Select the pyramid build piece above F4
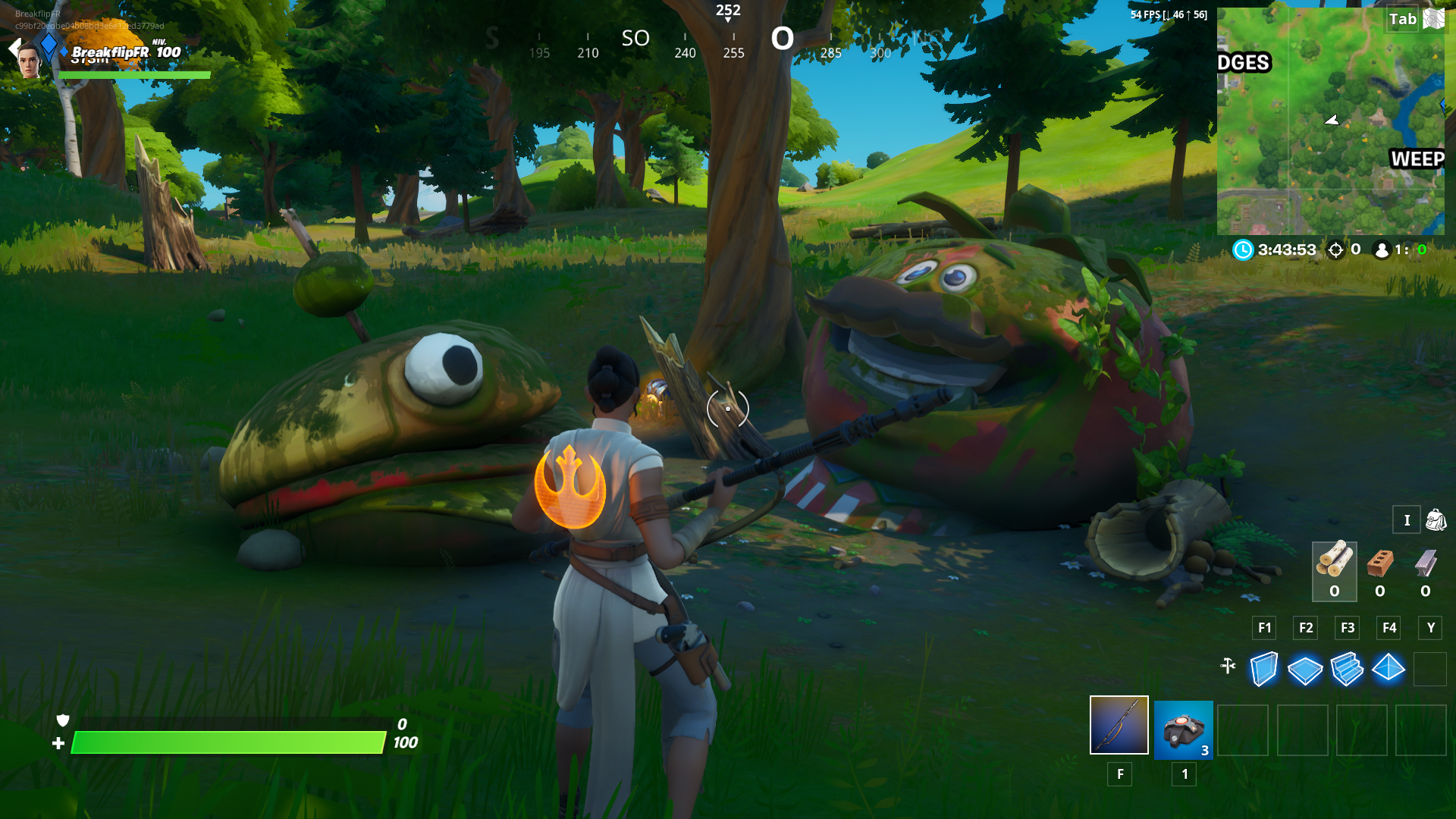This screenshot has height=819, width=1456. [x=1390, y=668]
